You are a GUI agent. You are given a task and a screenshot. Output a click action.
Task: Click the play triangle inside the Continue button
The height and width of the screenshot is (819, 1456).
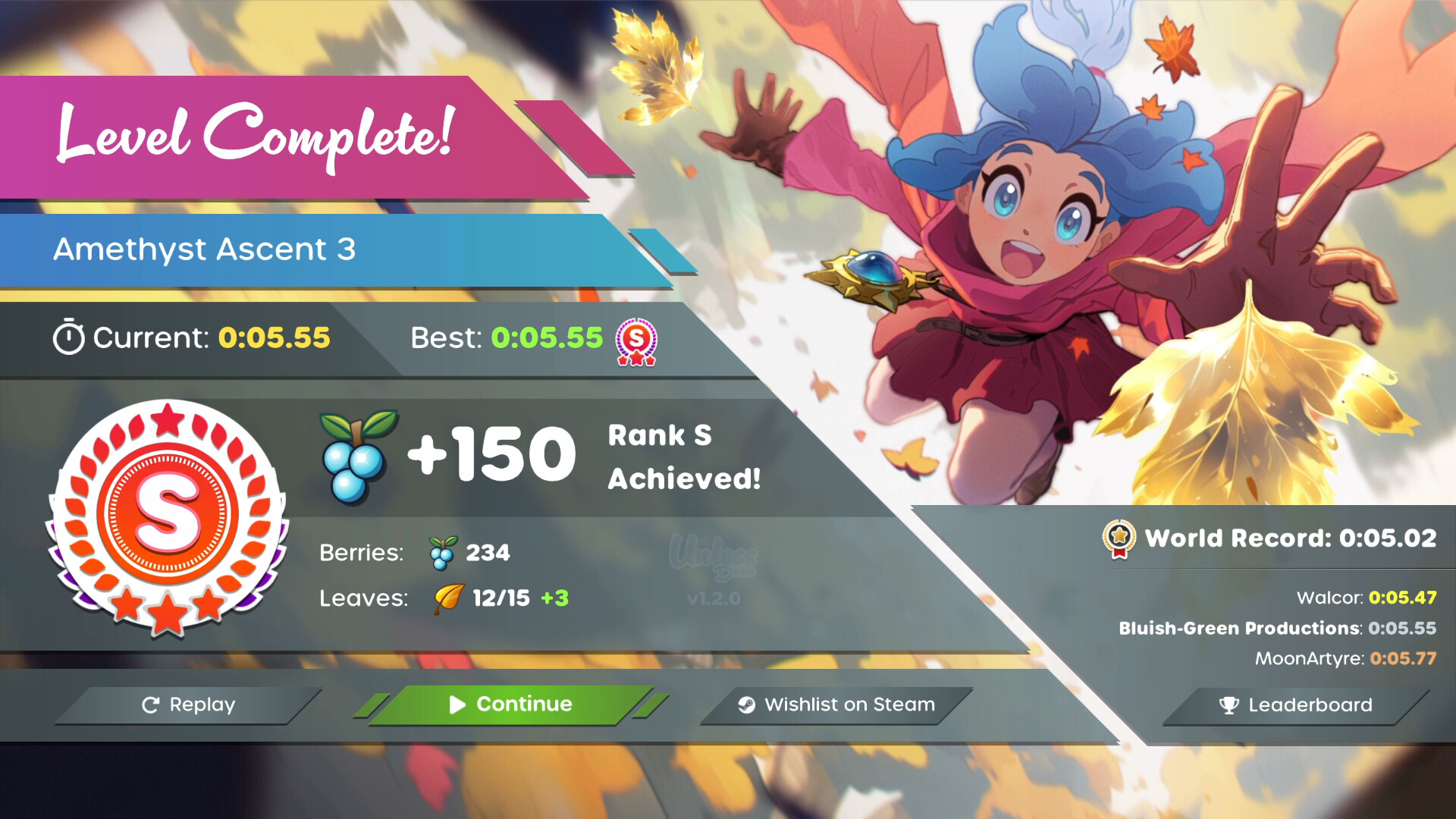pyautogui.click(x=456, y=704)
